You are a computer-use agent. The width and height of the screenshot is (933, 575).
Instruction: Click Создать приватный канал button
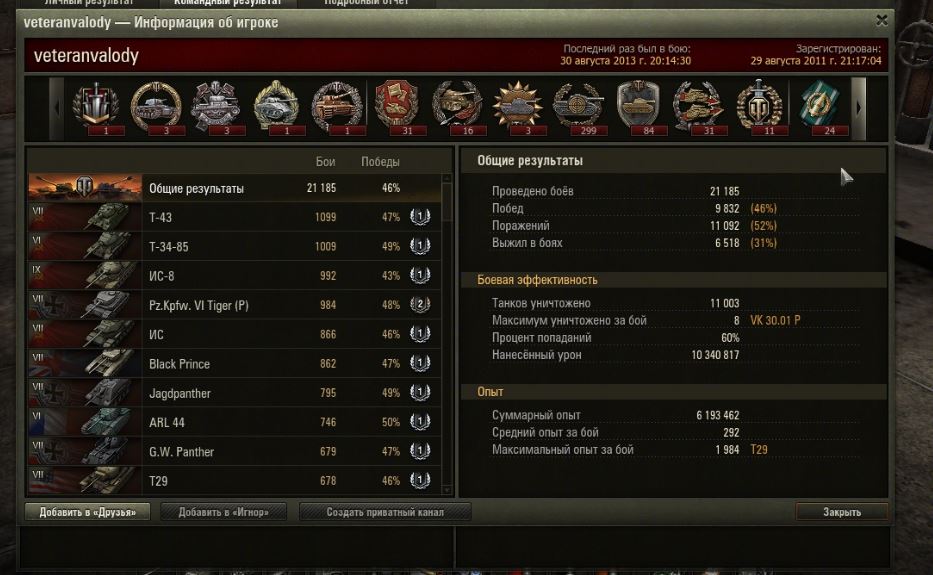(385, 512)
